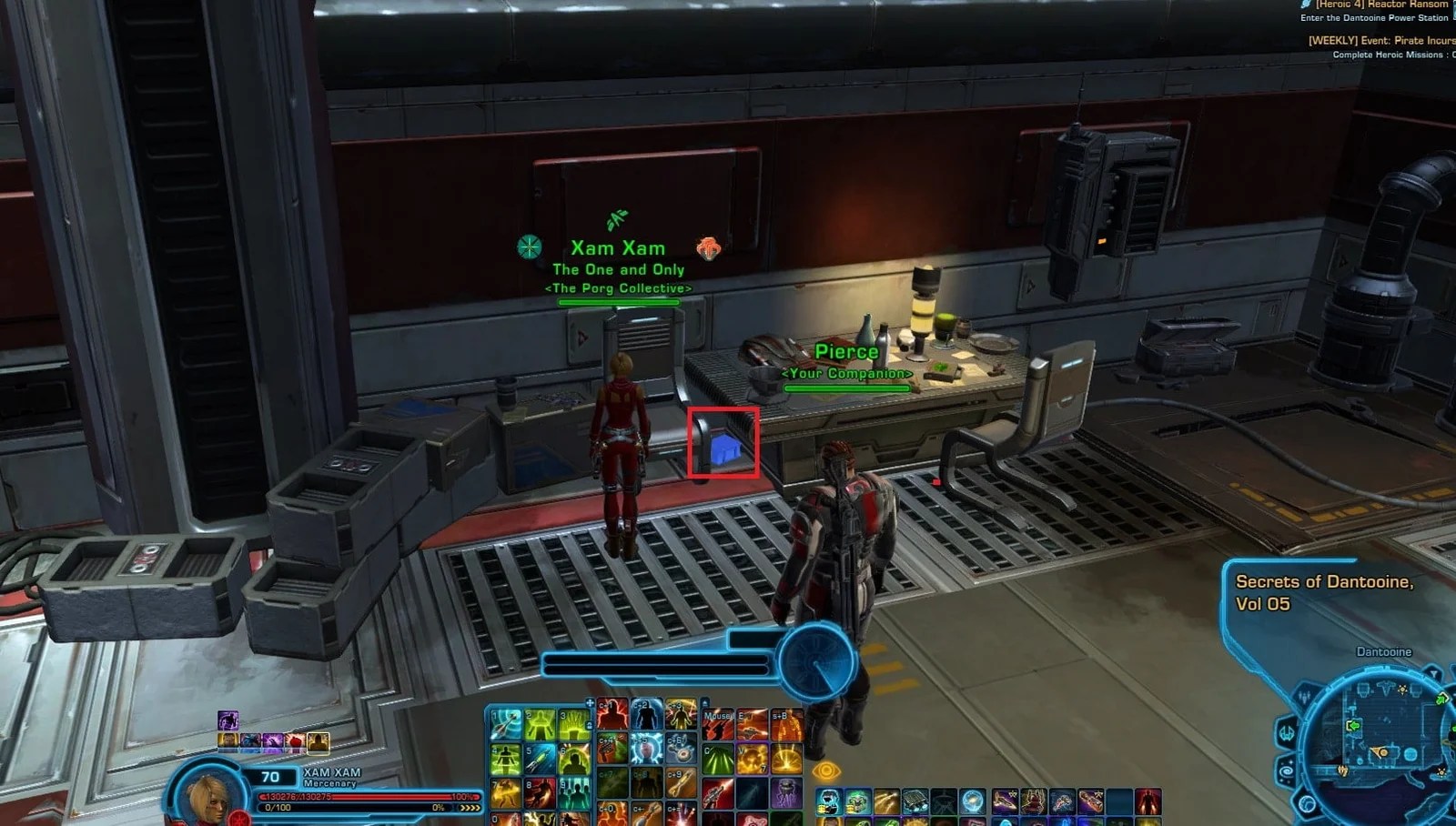The height and width of the screenshot is (826, 1456).
Task: Click the galaxy map spiral button
Action: [1287, 771]
